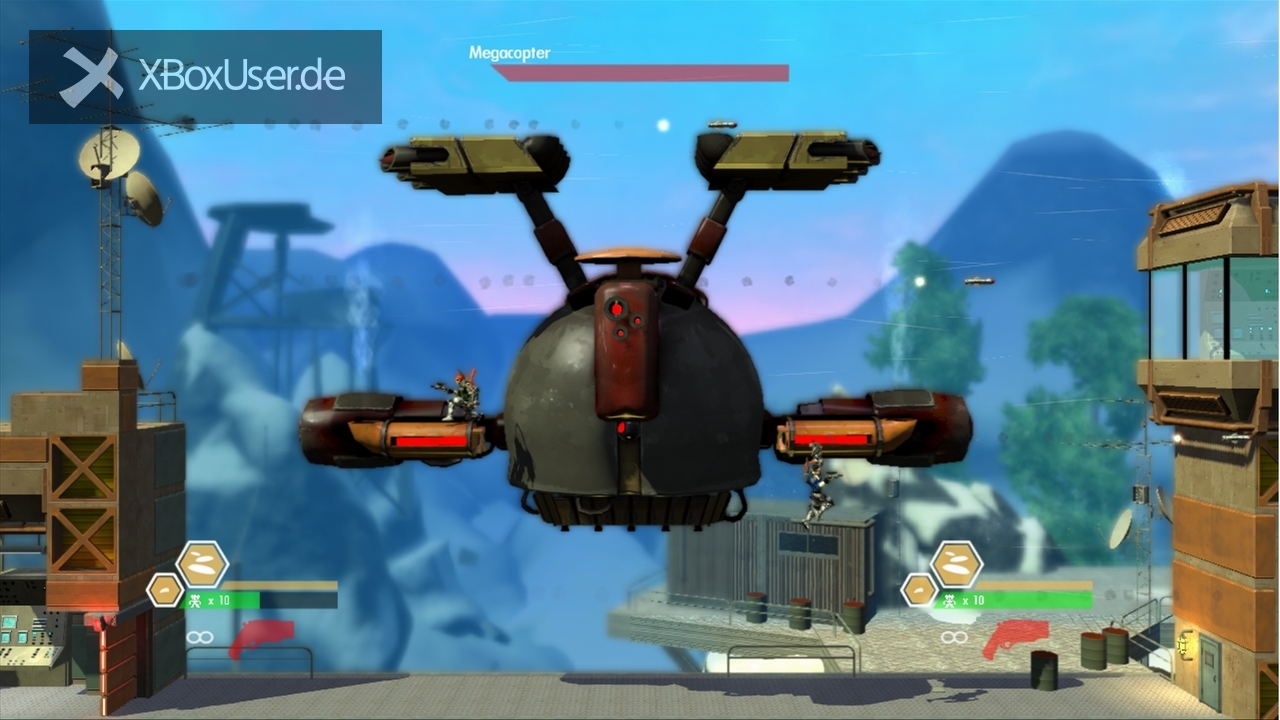Select the triple-bullet hexagon beside the full health bar
Image resolution: width=1280 pixels, height=720 pixels.
click(956, 564)
